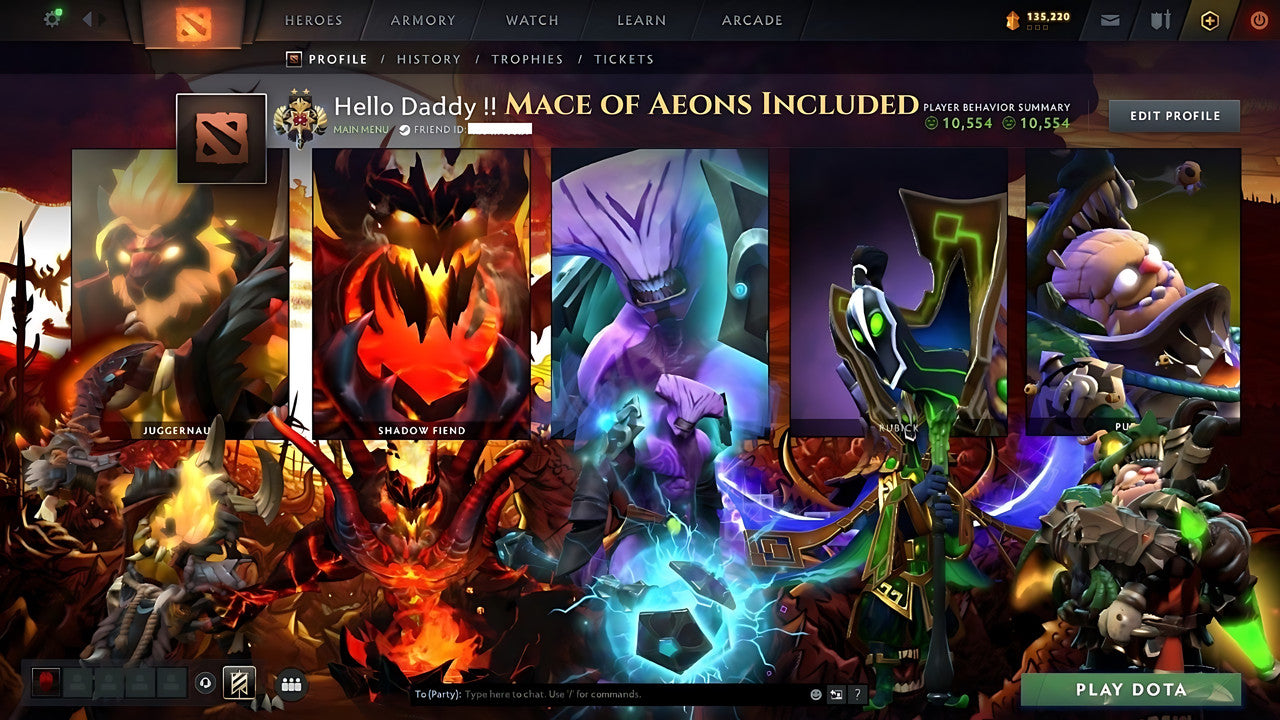Click the armory shield and sword icon

(x=1162, y=19)
